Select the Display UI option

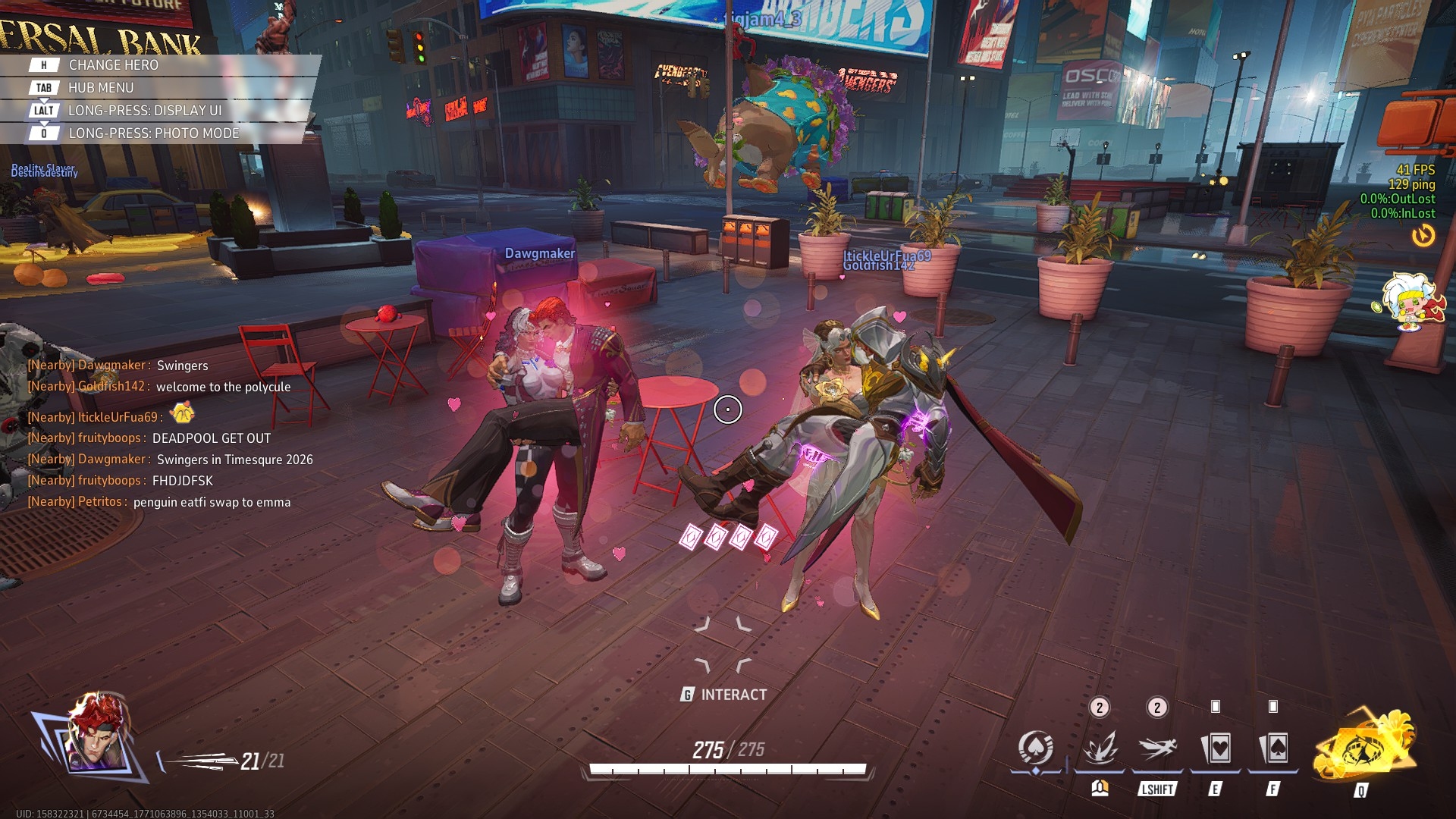coord(144,111)
